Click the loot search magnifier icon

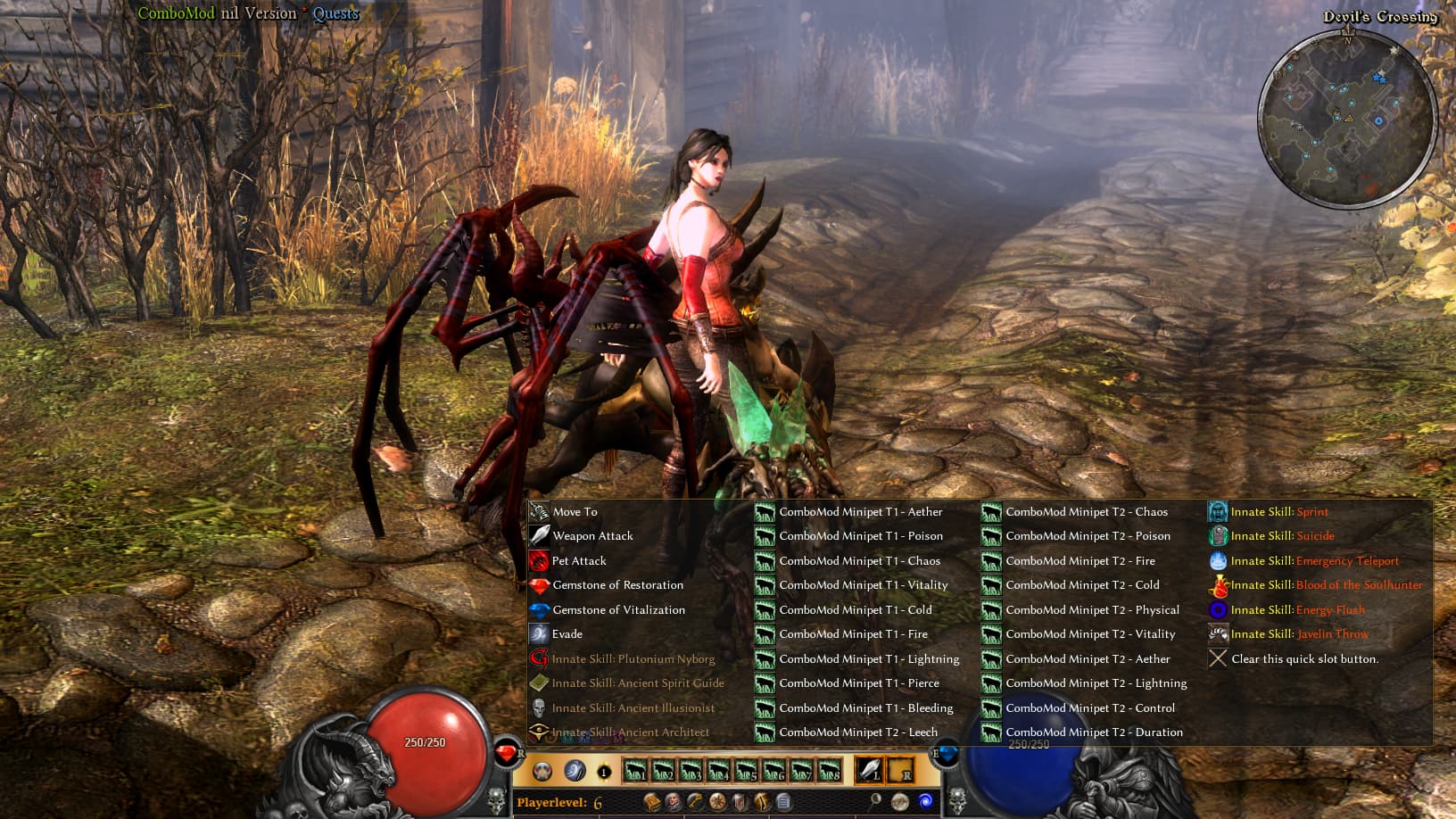click(x=876, y=801)
